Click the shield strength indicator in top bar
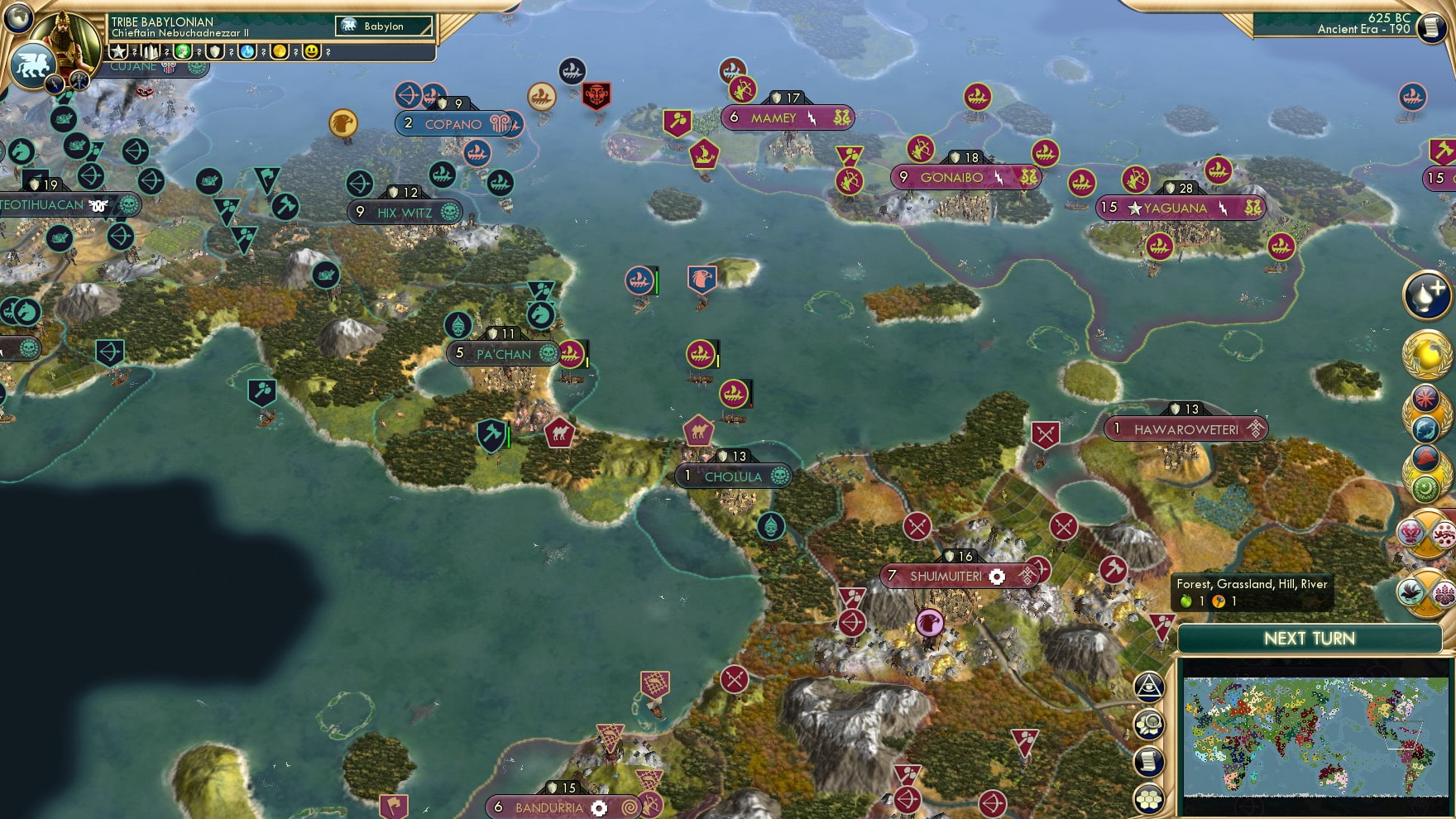 [215, 51]
